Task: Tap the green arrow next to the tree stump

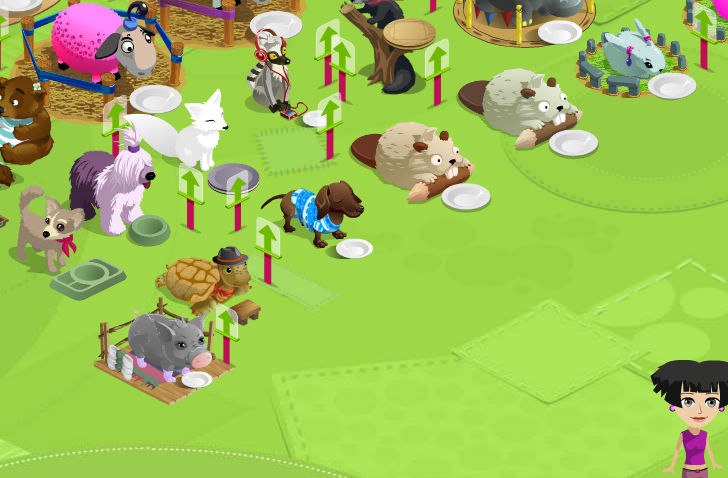Action: (x=436, y=58)
